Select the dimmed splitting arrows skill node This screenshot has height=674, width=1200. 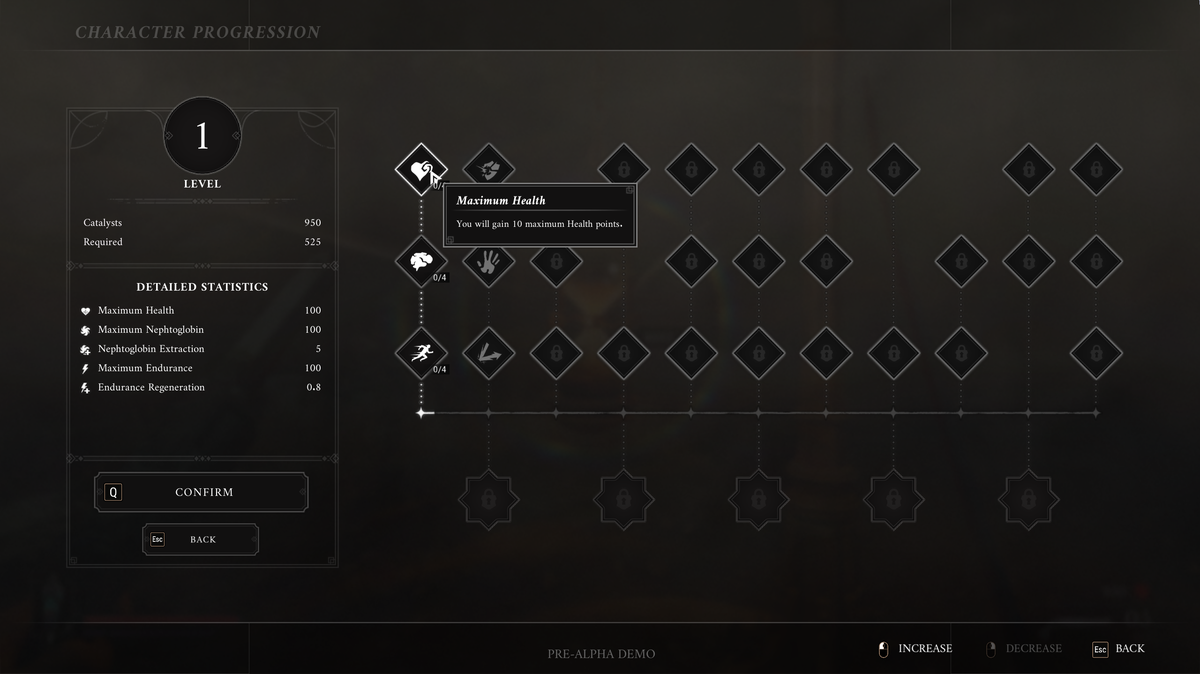488,353
